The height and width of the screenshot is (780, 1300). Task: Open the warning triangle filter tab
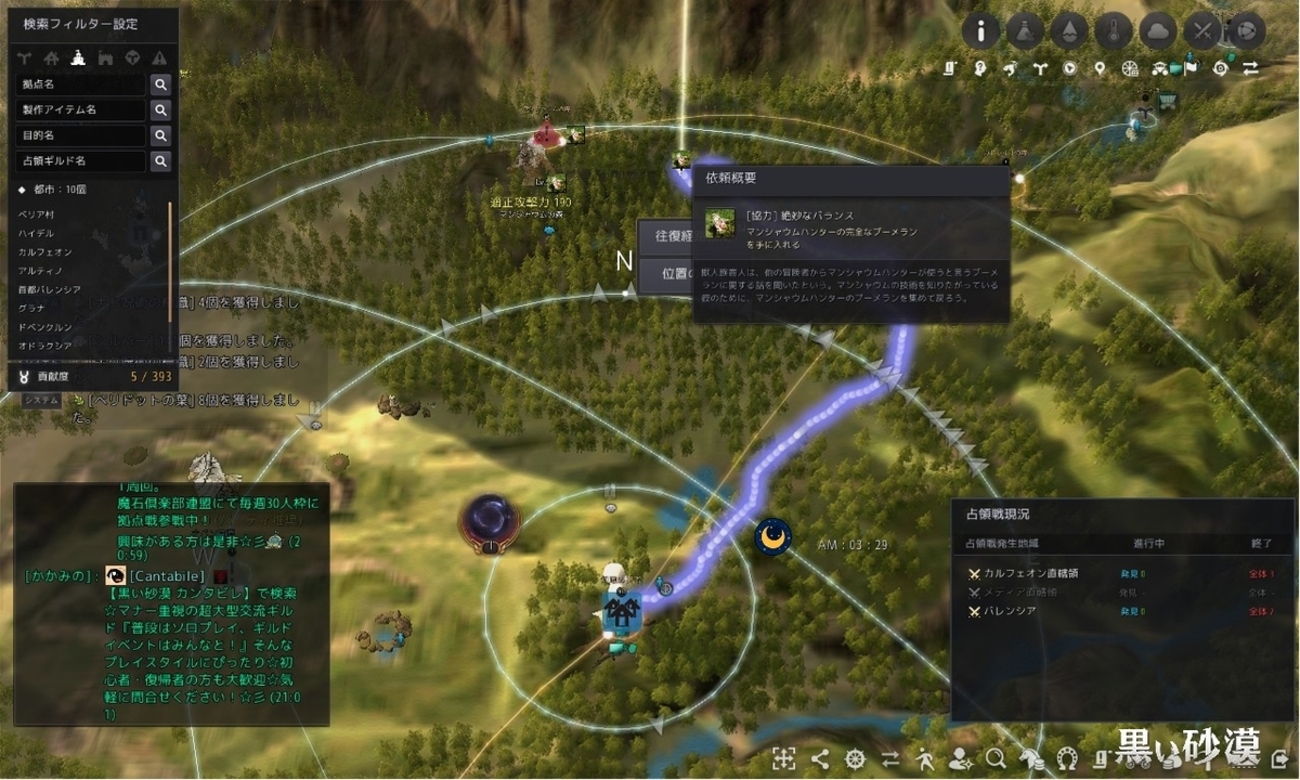coord(160,58)
